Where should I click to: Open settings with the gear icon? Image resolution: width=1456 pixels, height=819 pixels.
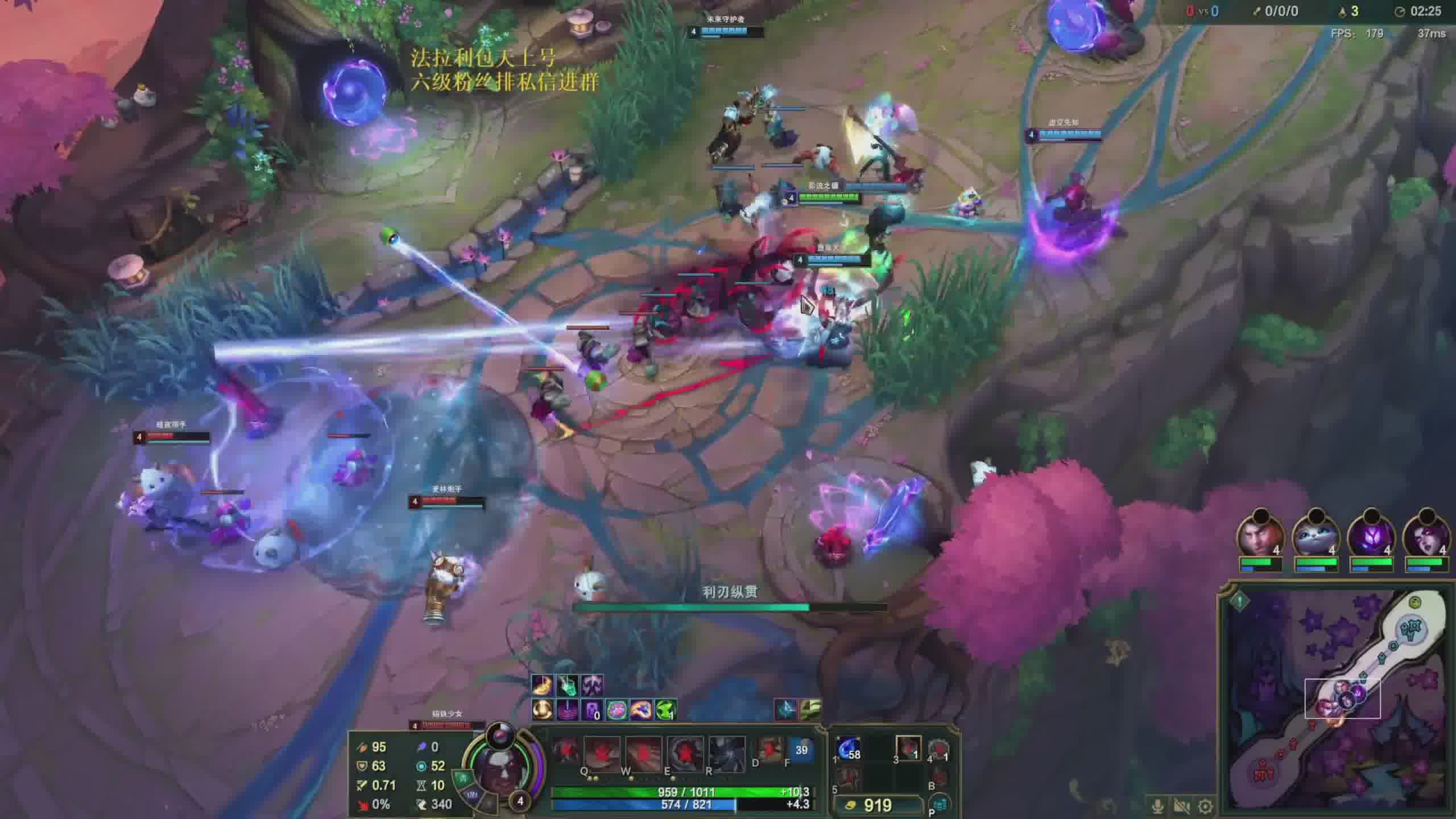click(1205, 806)
